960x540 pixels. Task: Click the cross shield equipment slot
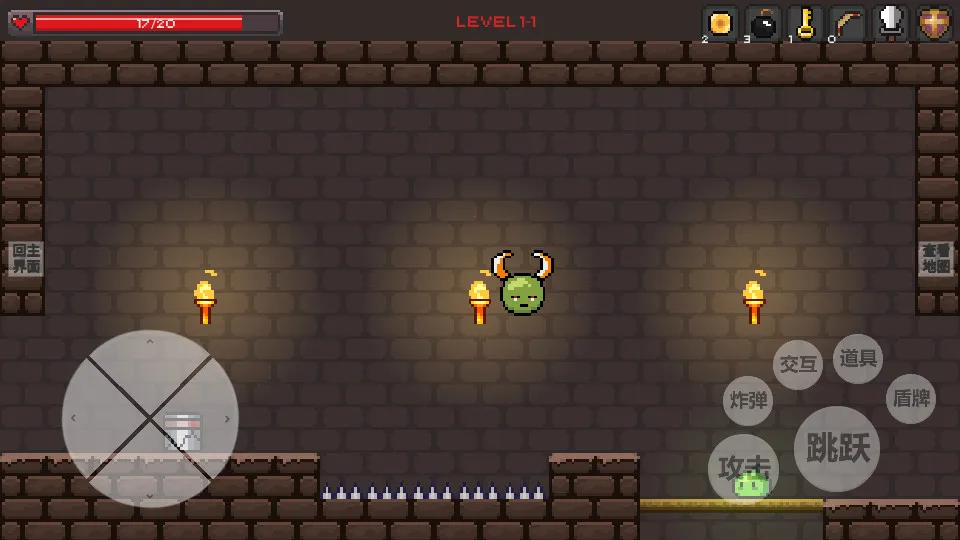coord(934,23)
